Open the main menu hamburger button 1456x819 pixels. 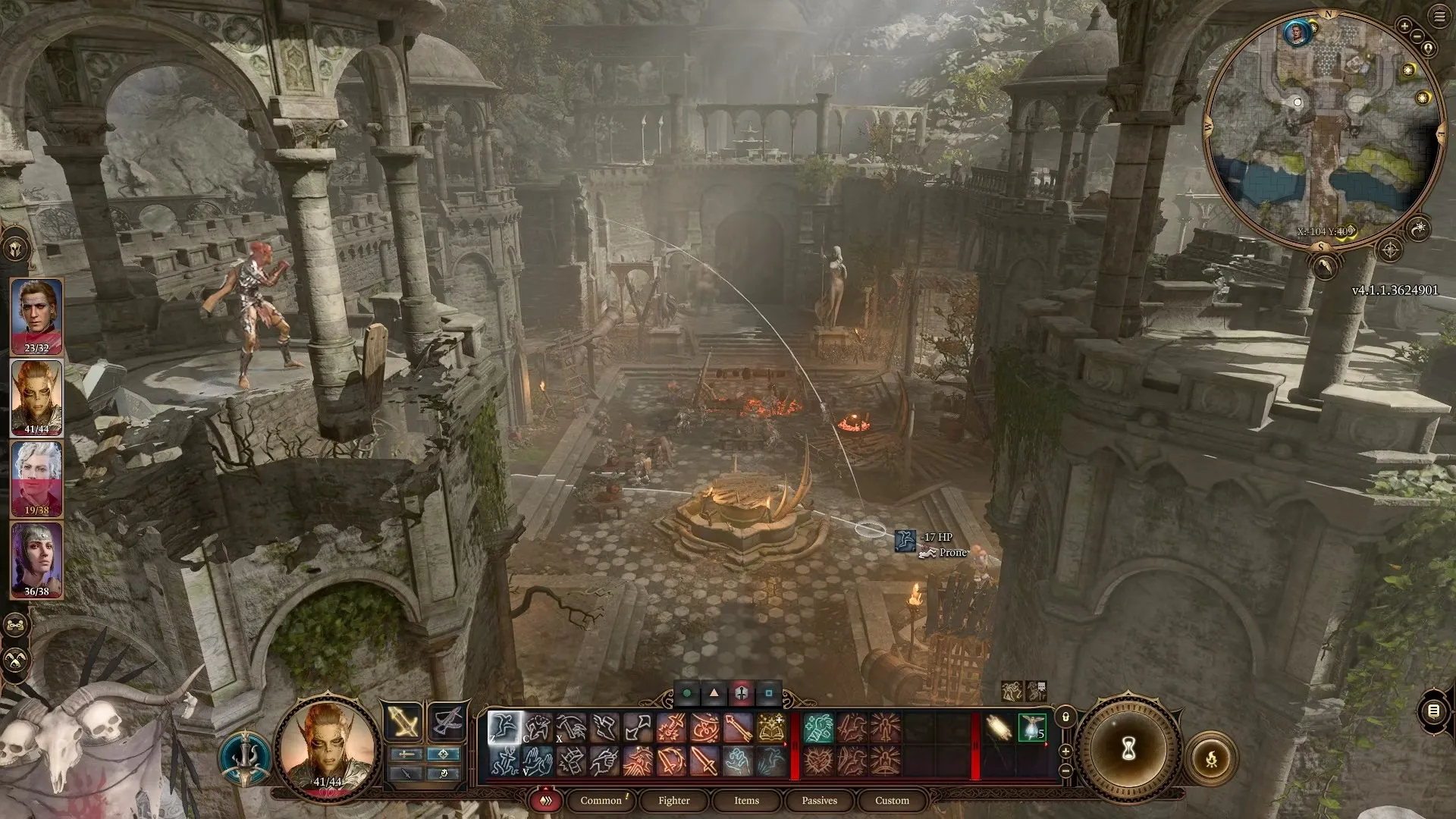[x=1440, y=17]
